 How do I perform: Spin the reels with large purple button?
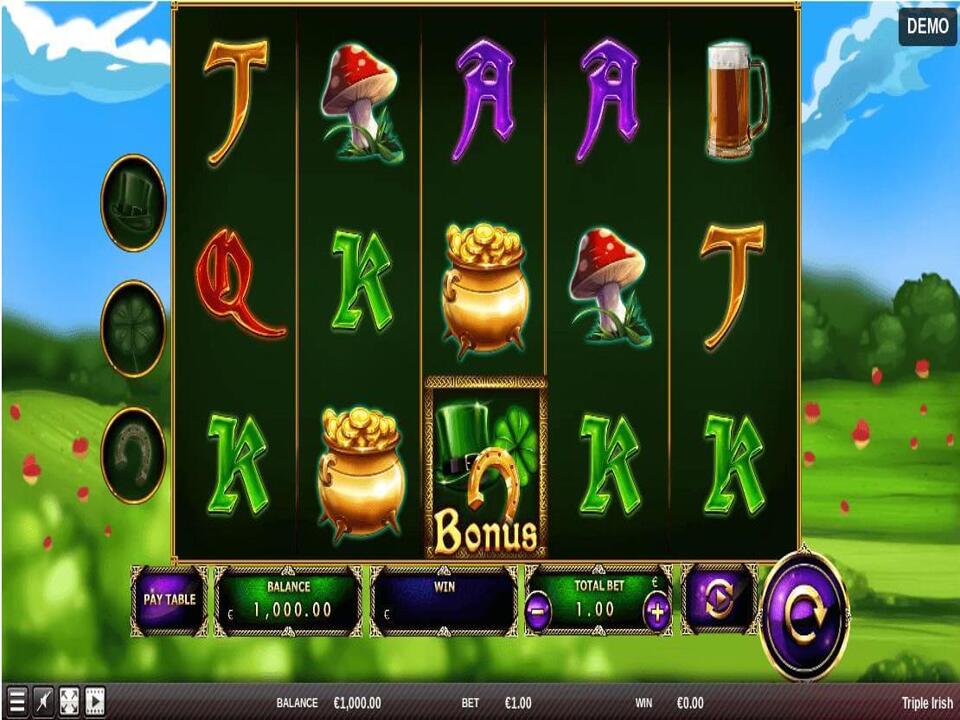(x=804, y=614)
